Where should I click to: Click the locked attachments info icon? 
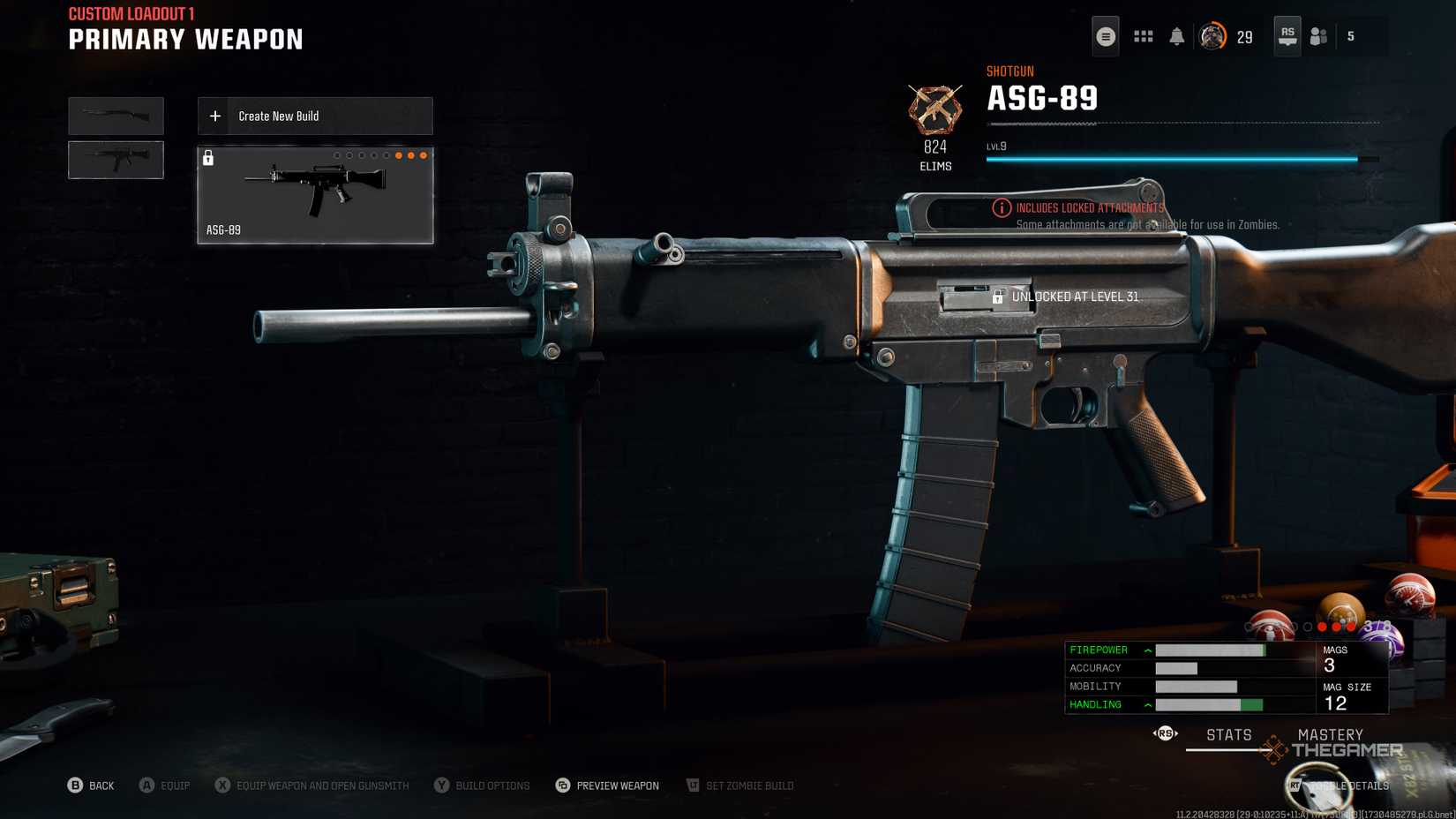1001,208
